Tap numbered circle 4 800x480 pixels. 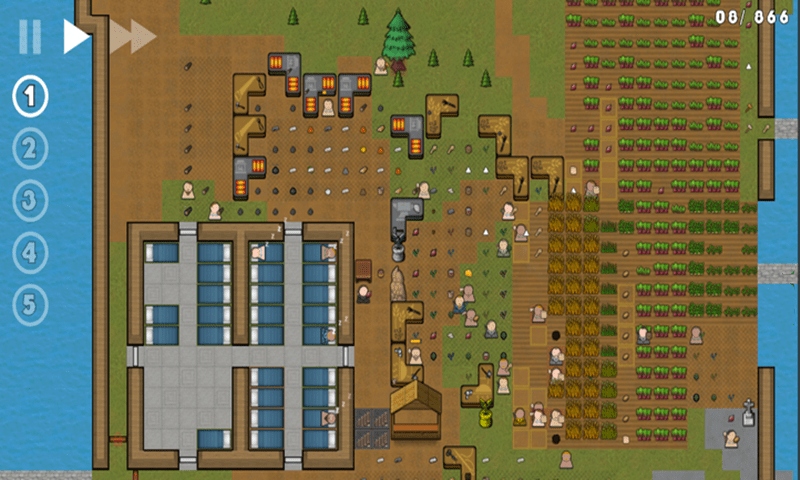[30, 252]
